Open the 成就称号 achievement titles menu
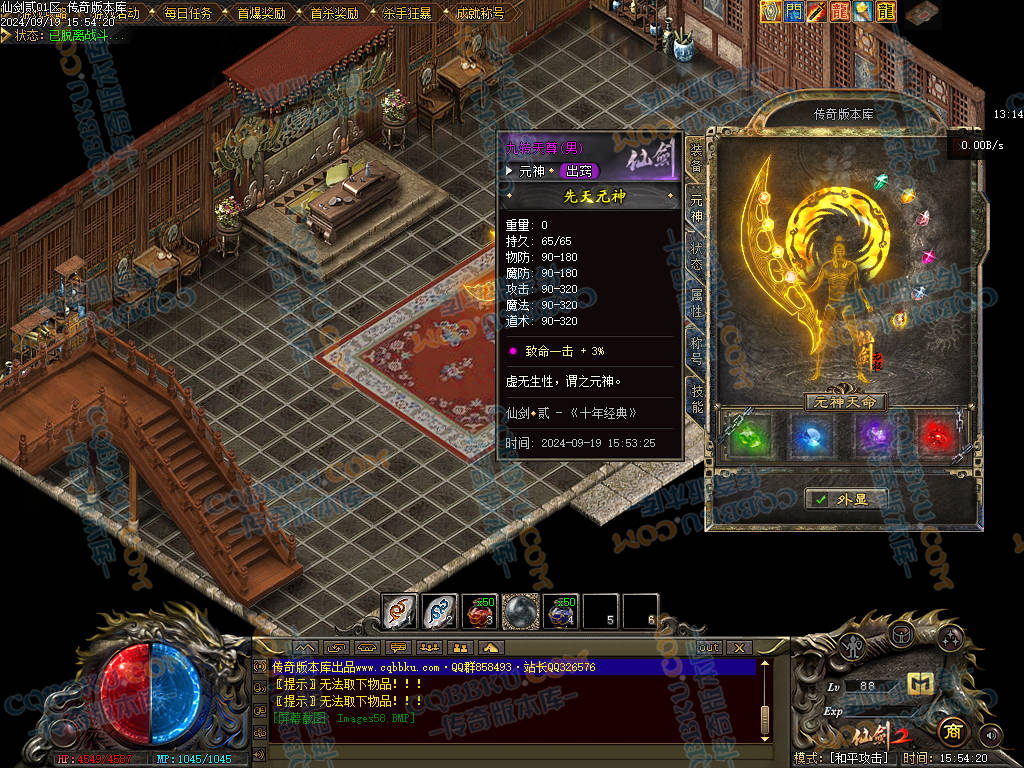Screen dimensions: 1024x768 pyautogui.click(x=480, y=14)
